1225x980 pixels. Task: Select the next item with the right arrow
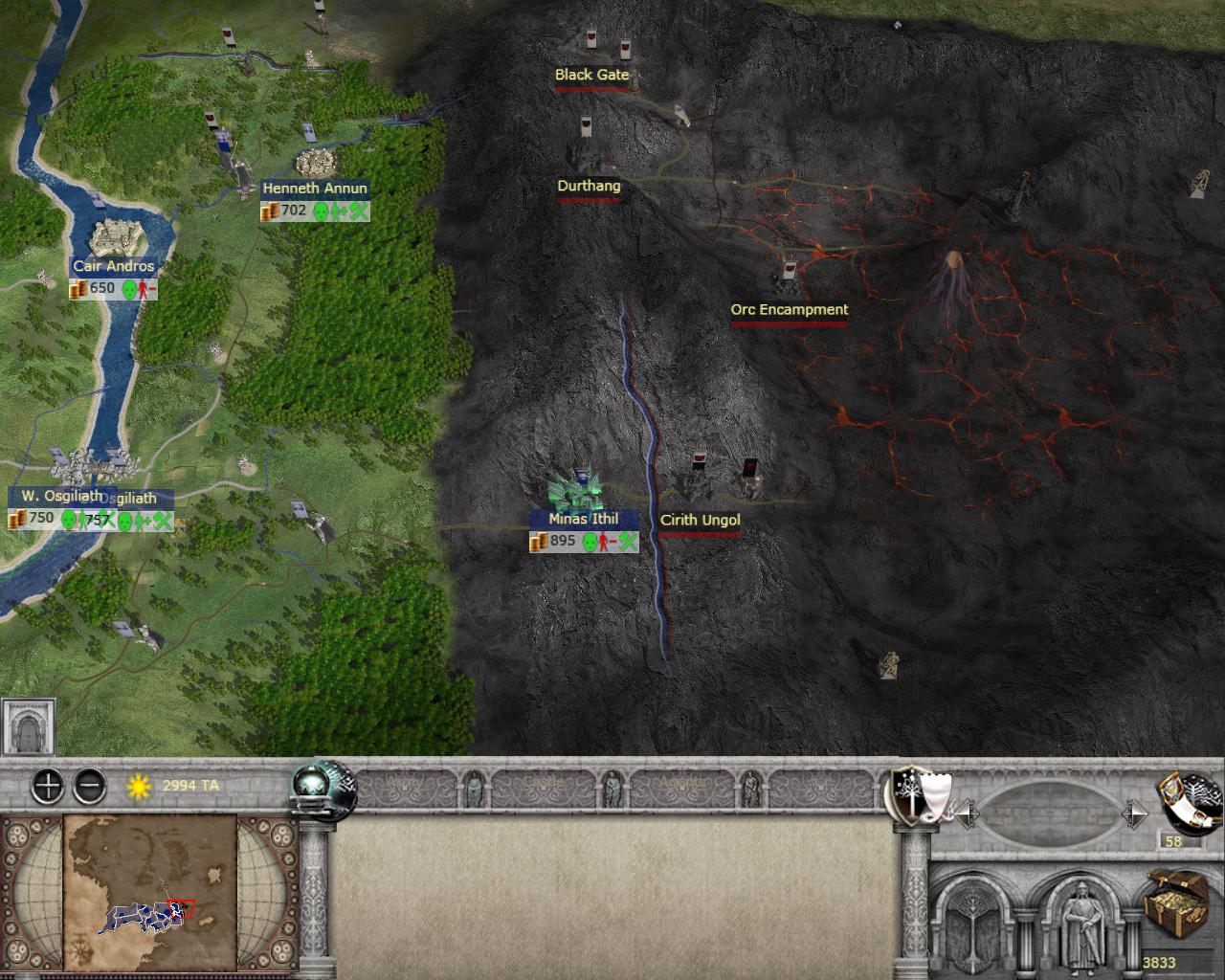tap(1136, 814)
